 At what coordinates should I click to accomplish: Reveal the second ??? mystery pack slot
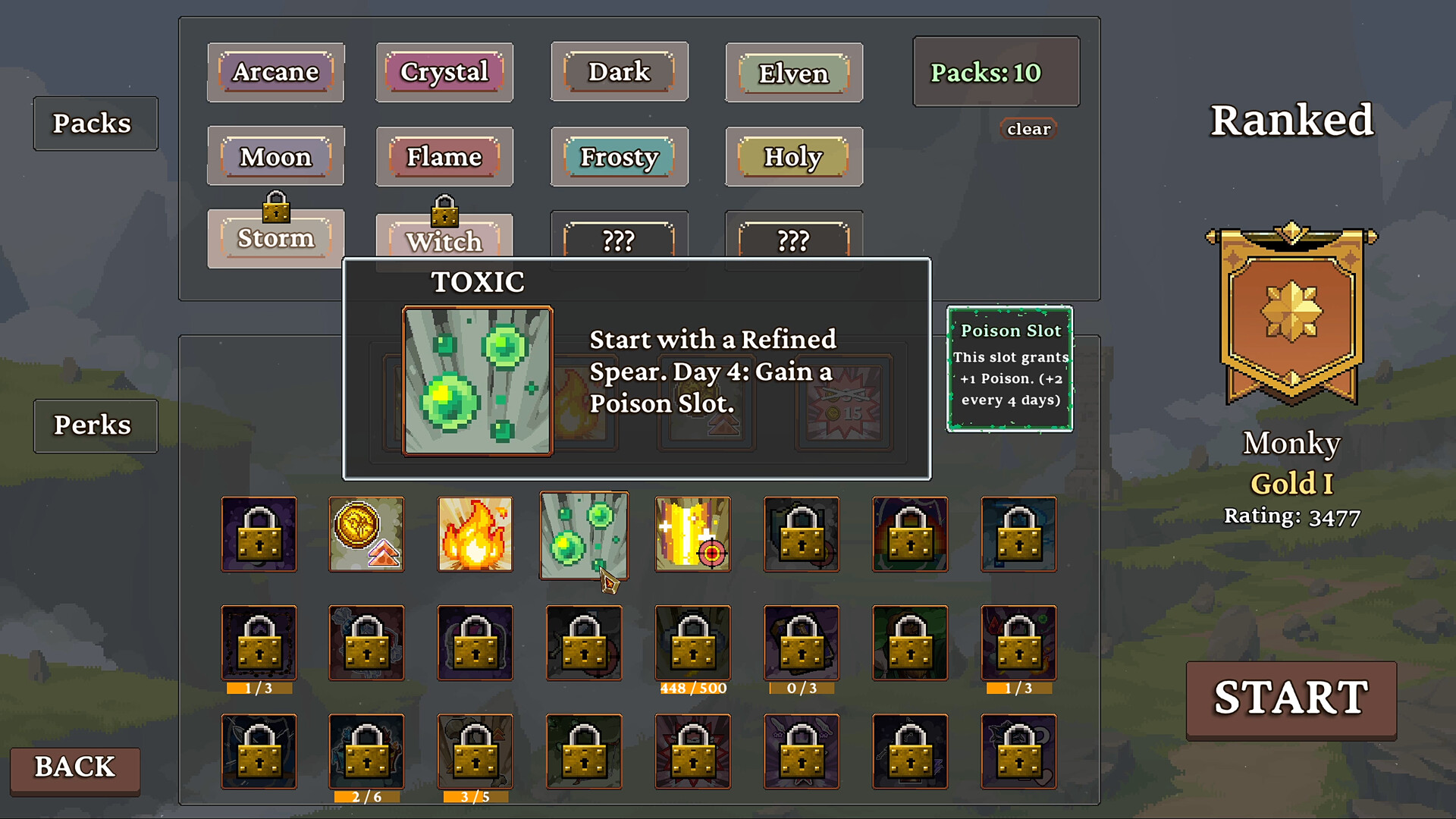(793, 240)
